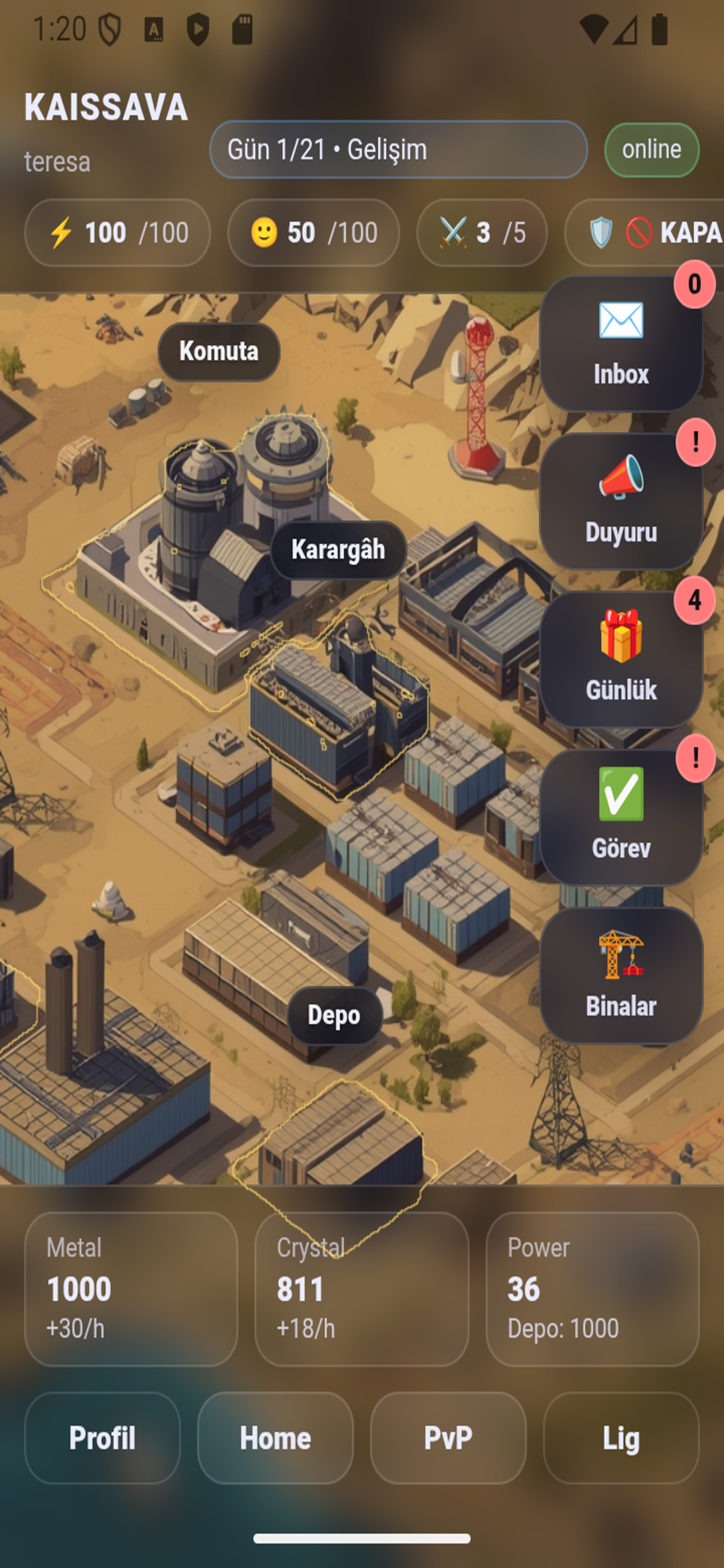Open the Görev task list
This screenshot has width=724, height=1568.
pos(621,817)
